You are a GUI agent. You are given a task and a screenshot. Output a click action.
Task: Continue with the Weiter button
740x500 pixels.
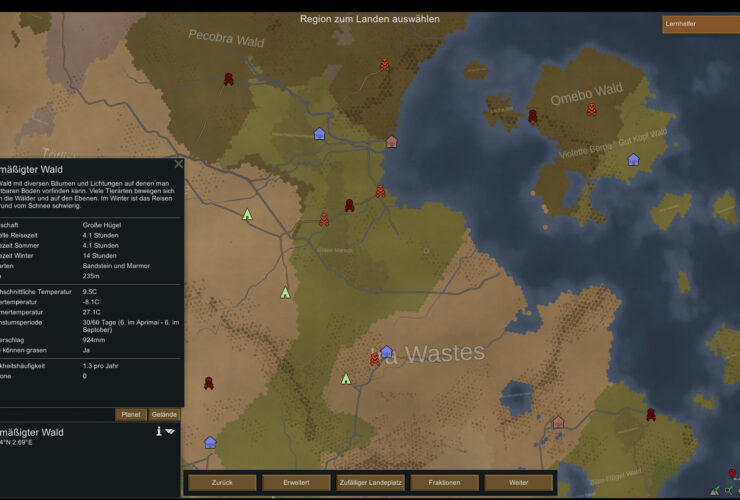[x=518, y=482]
